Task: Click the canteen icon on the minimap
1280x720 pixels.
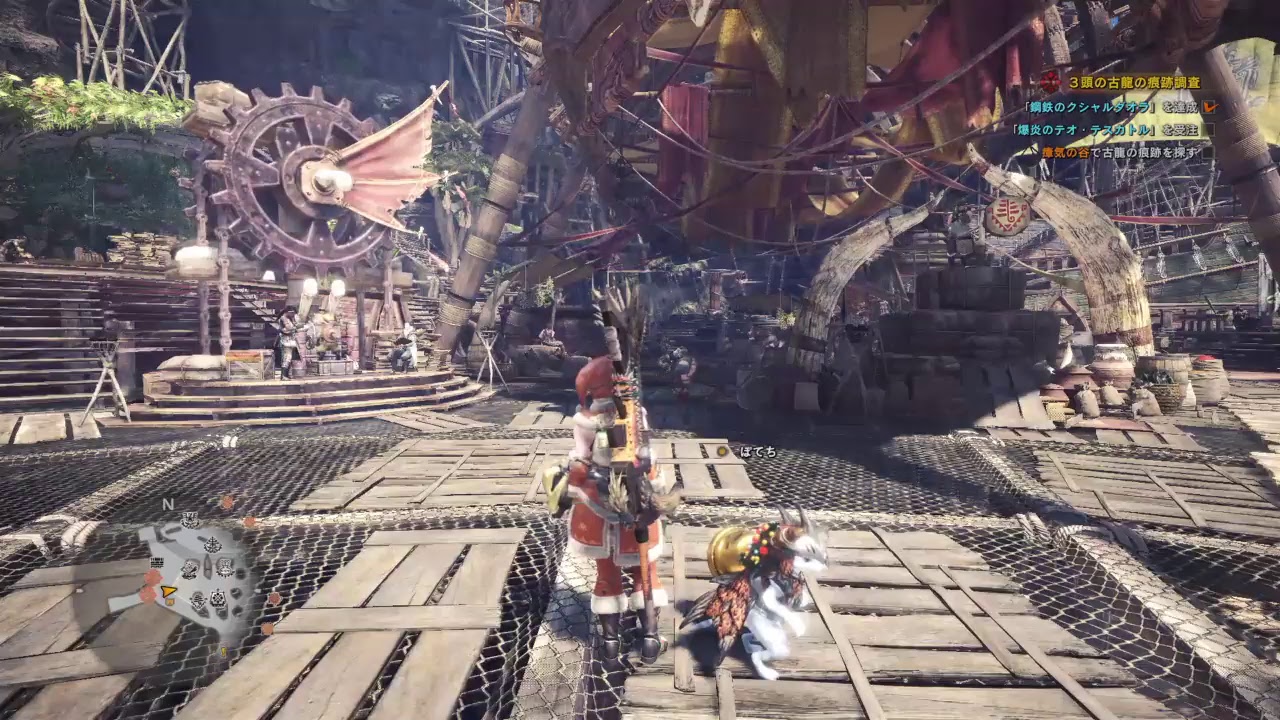Action: 224,567
